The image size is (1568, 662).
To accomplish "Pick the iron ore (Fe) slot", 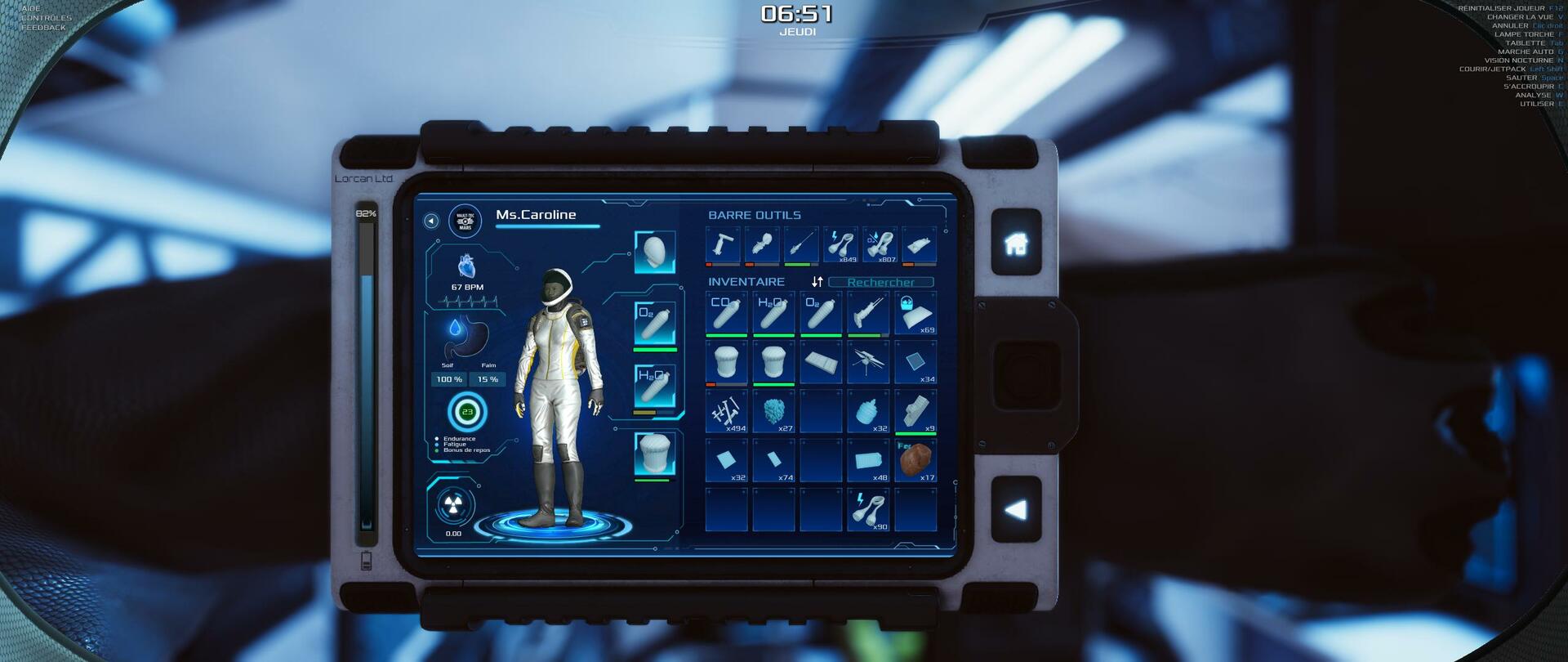I will click(x=915, y=460).
